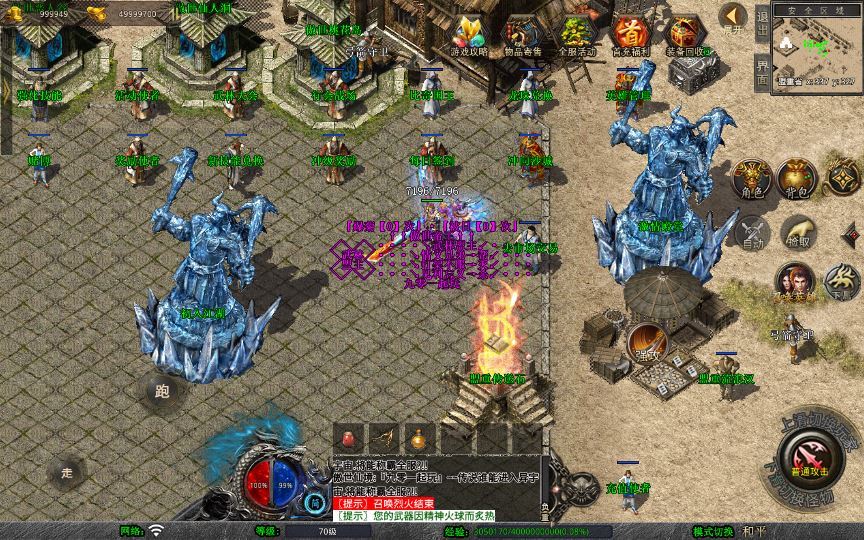Open the 召唤英雄 summon hero portrait
Screen dimensions: 864x540
pos(796,281)
